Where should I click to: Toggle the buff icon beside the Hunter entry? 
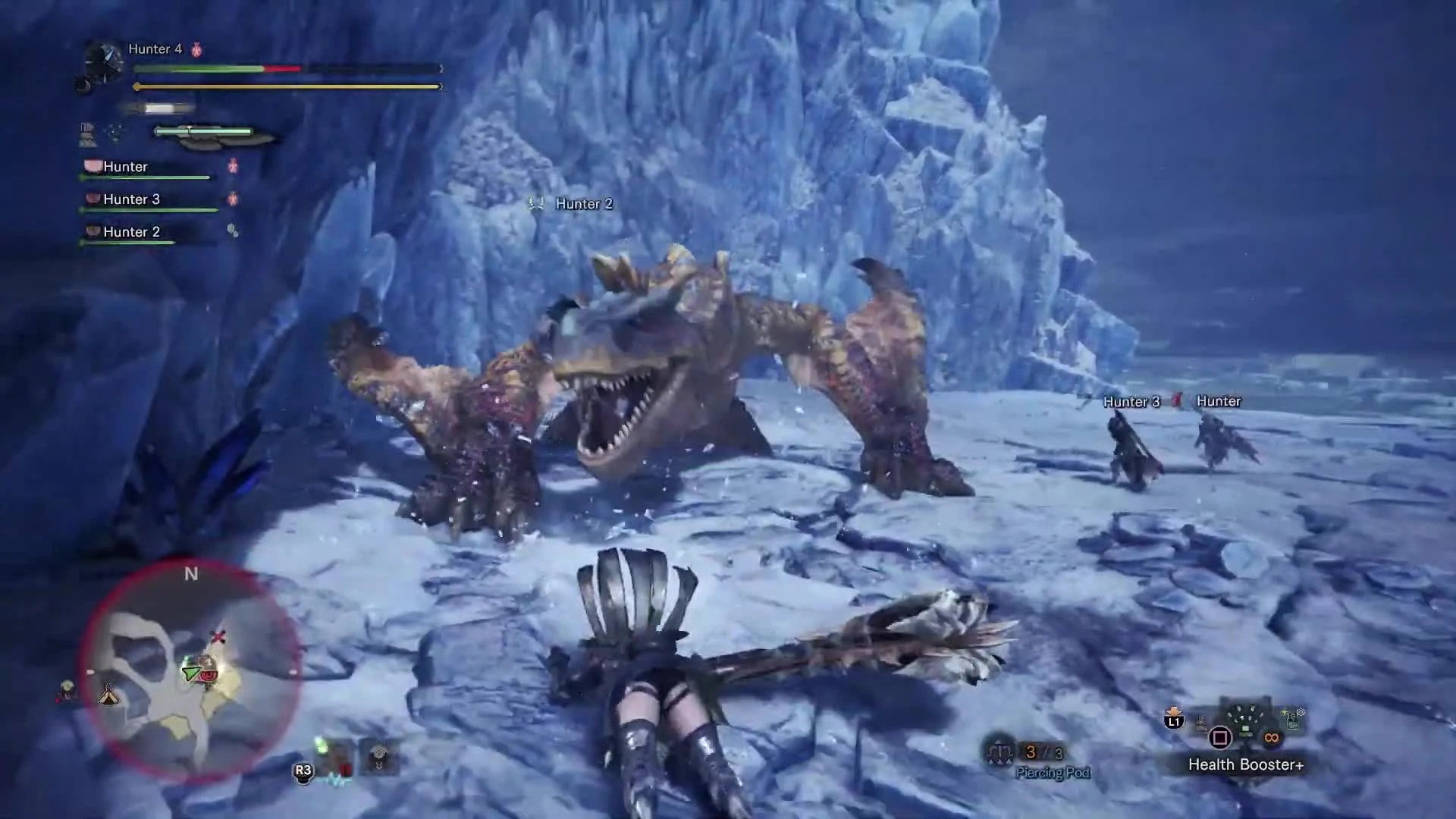[233, 167]
